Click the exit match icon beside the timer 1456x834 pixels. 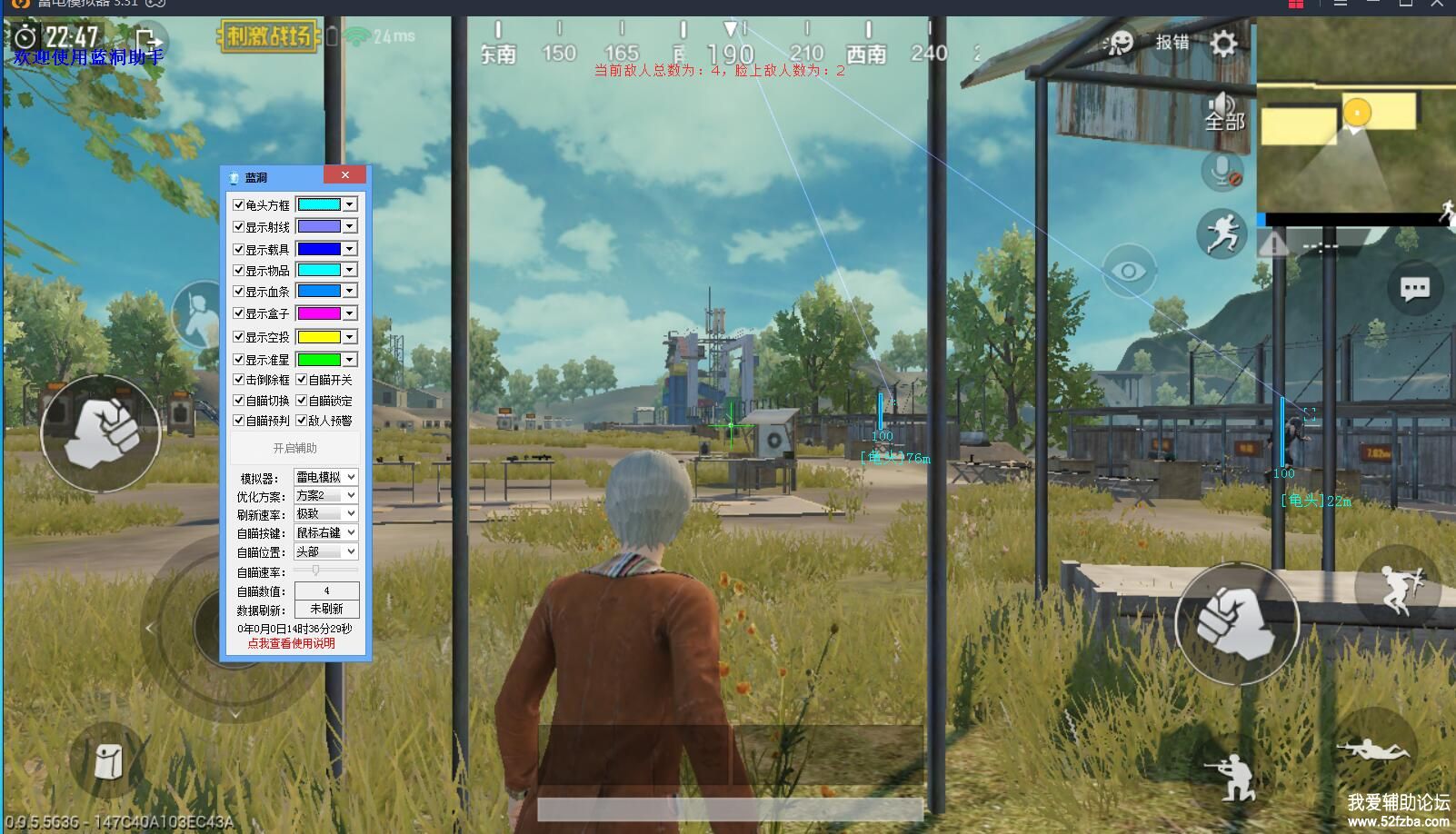pos(148,40)
